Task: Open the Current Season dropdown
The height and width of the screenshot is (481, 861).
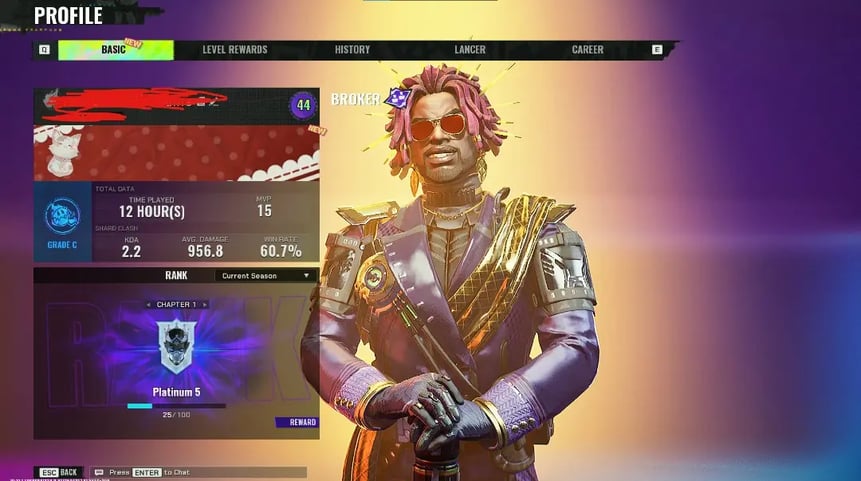Action: [266, 275]
